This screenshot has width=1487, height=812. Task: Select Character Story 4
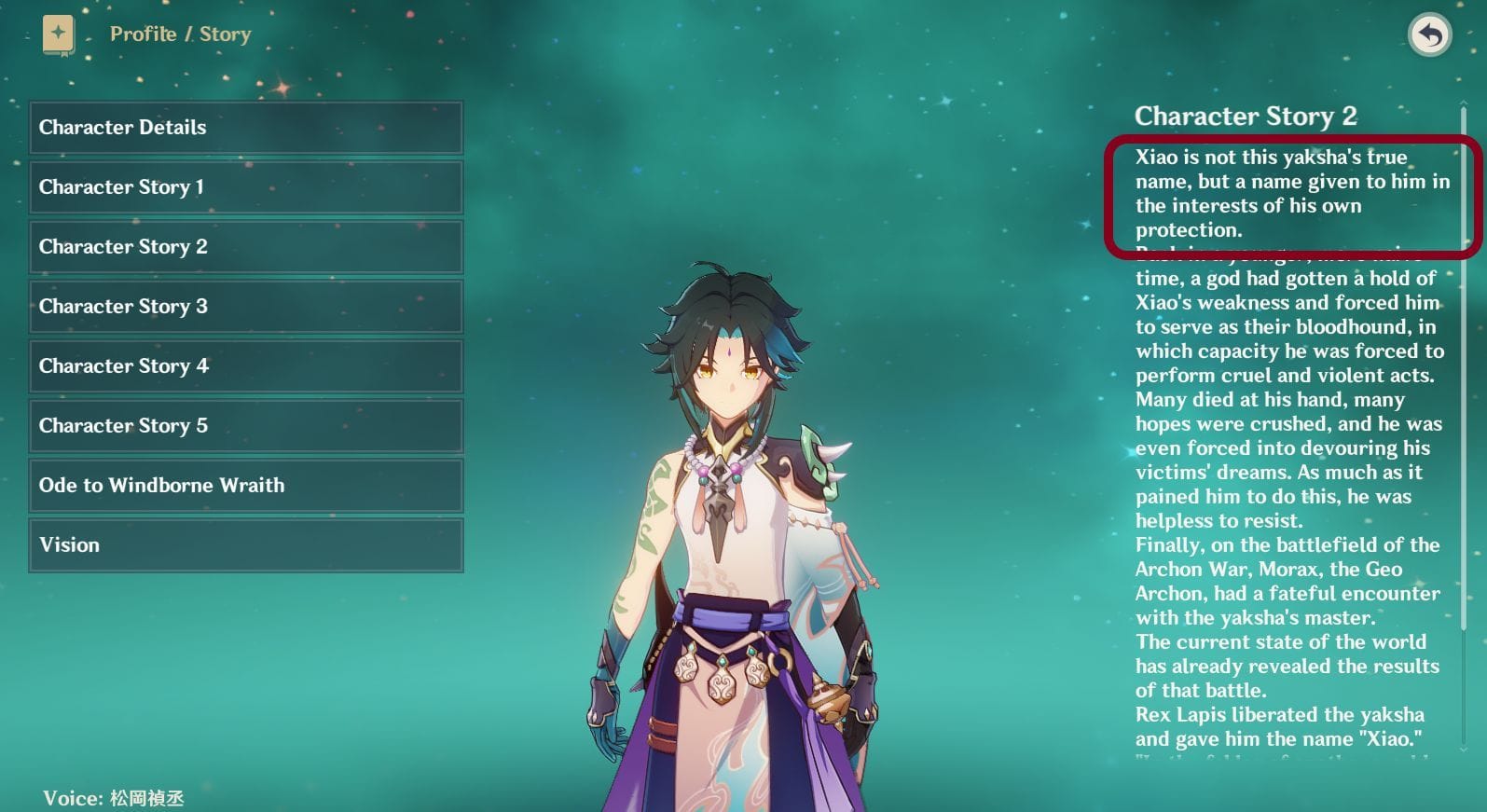(245, 366)
